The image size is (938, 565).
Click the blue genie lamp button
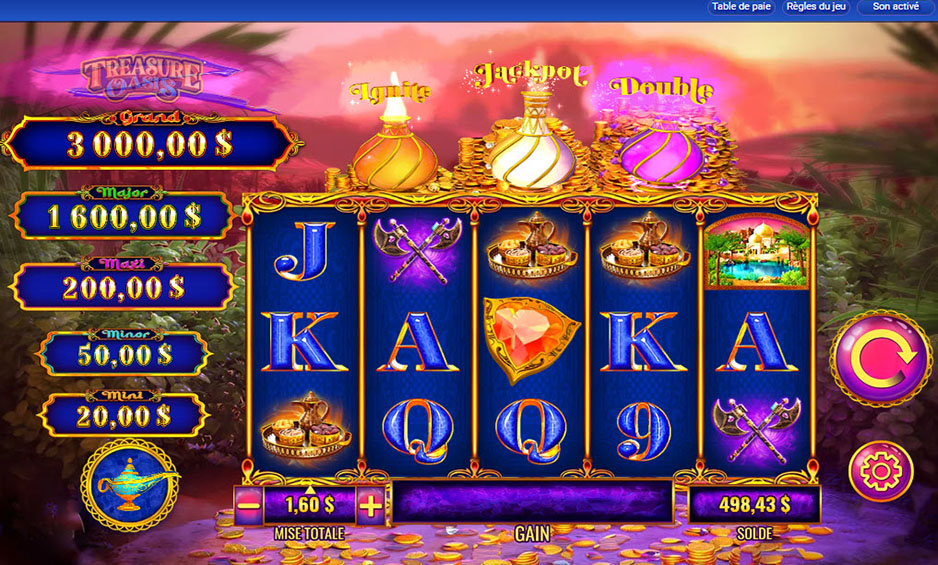click(x=130, y=485)
